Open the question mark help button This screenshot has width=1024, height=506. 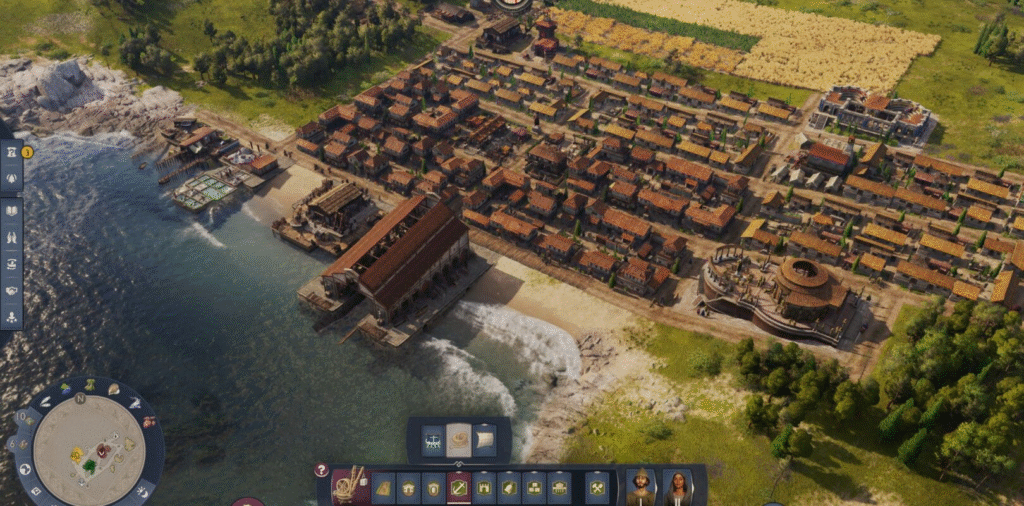pos(321,470)
